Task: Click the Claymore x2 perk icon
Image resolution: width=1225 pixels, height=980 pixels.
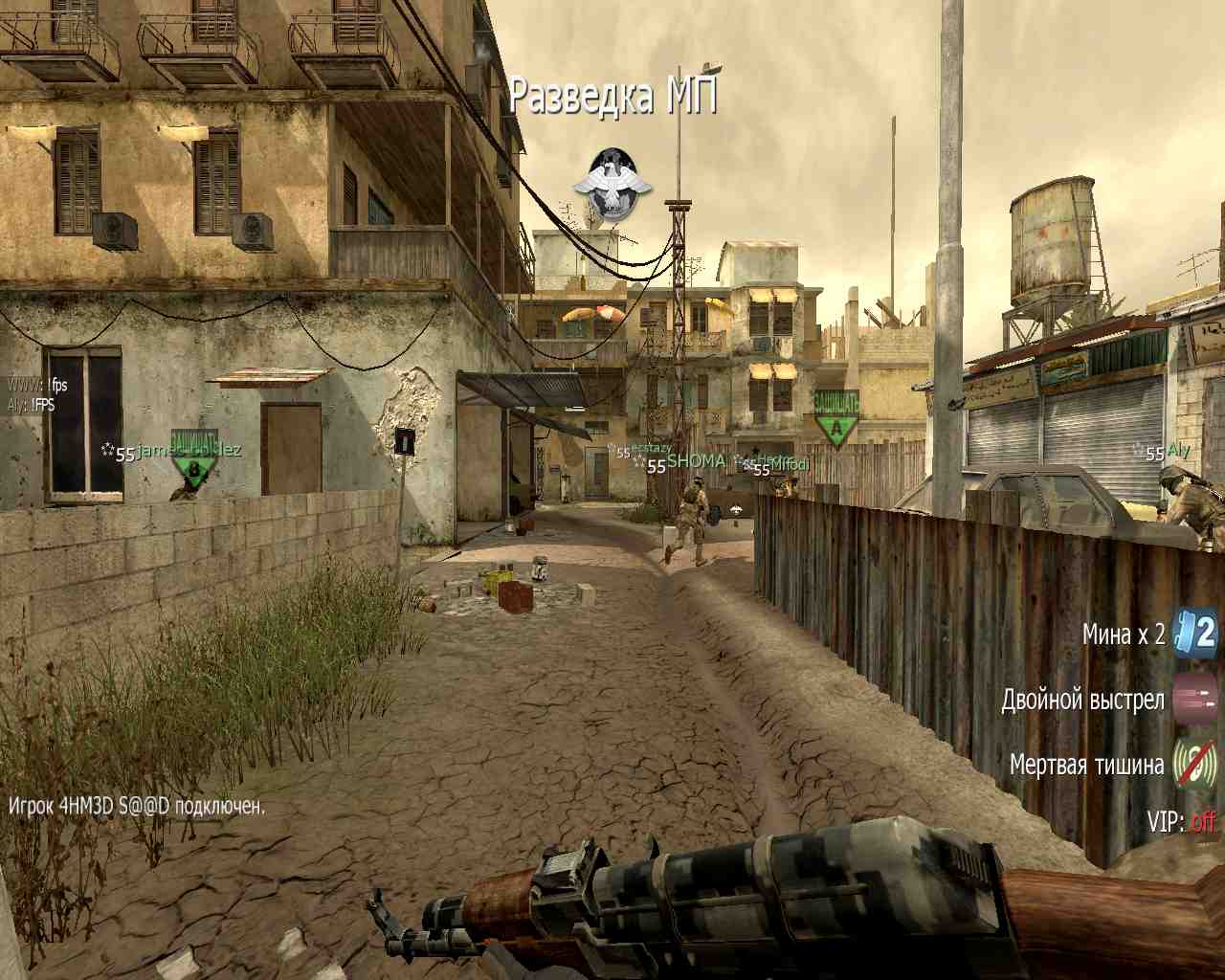Action: (1196, 633)
